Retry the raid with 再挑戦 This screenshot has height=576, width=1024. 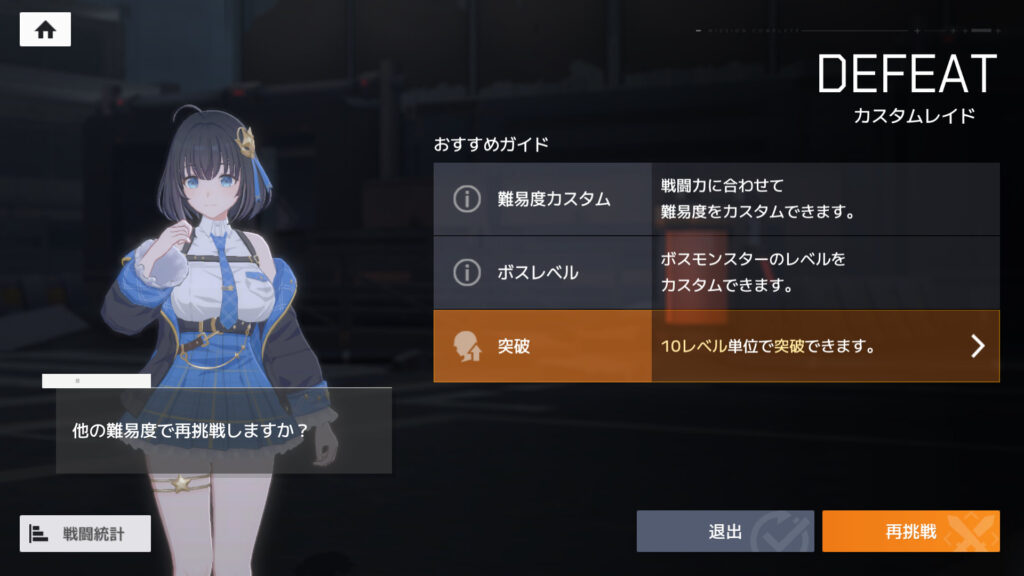[x=910, y=531]
